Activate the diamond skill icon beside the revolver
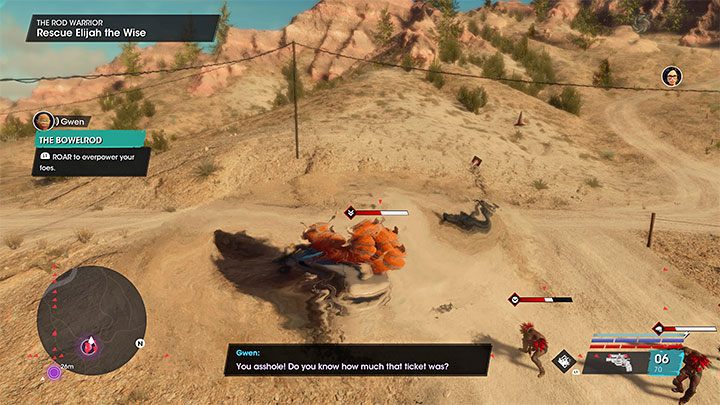720x405 pixels. tap(565, 362)
